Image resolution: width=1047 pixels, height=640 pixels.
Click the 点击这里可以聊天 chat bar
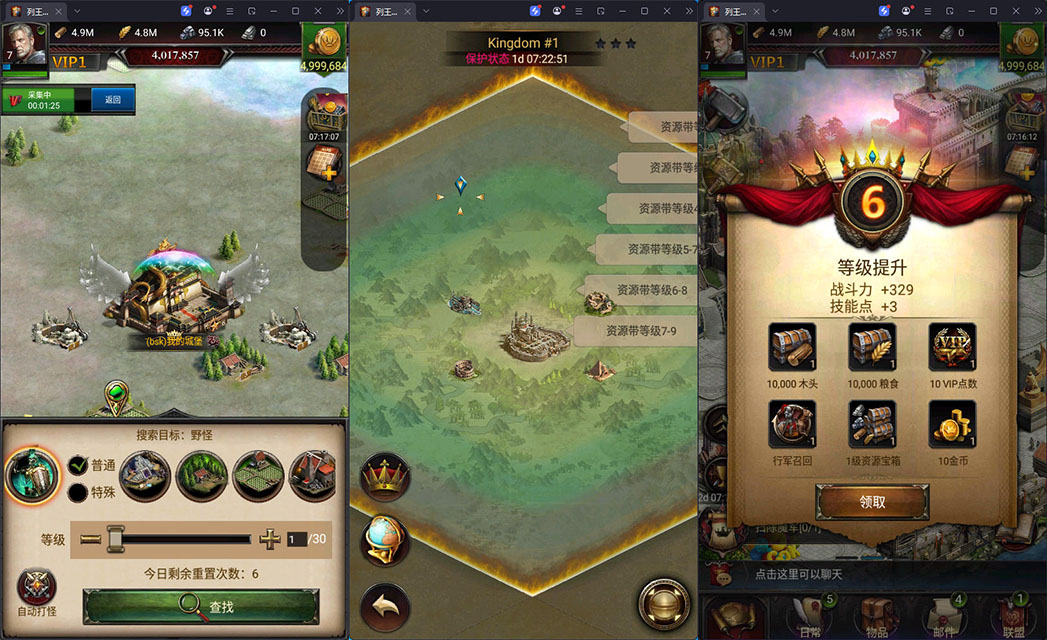tap(800, 574)
